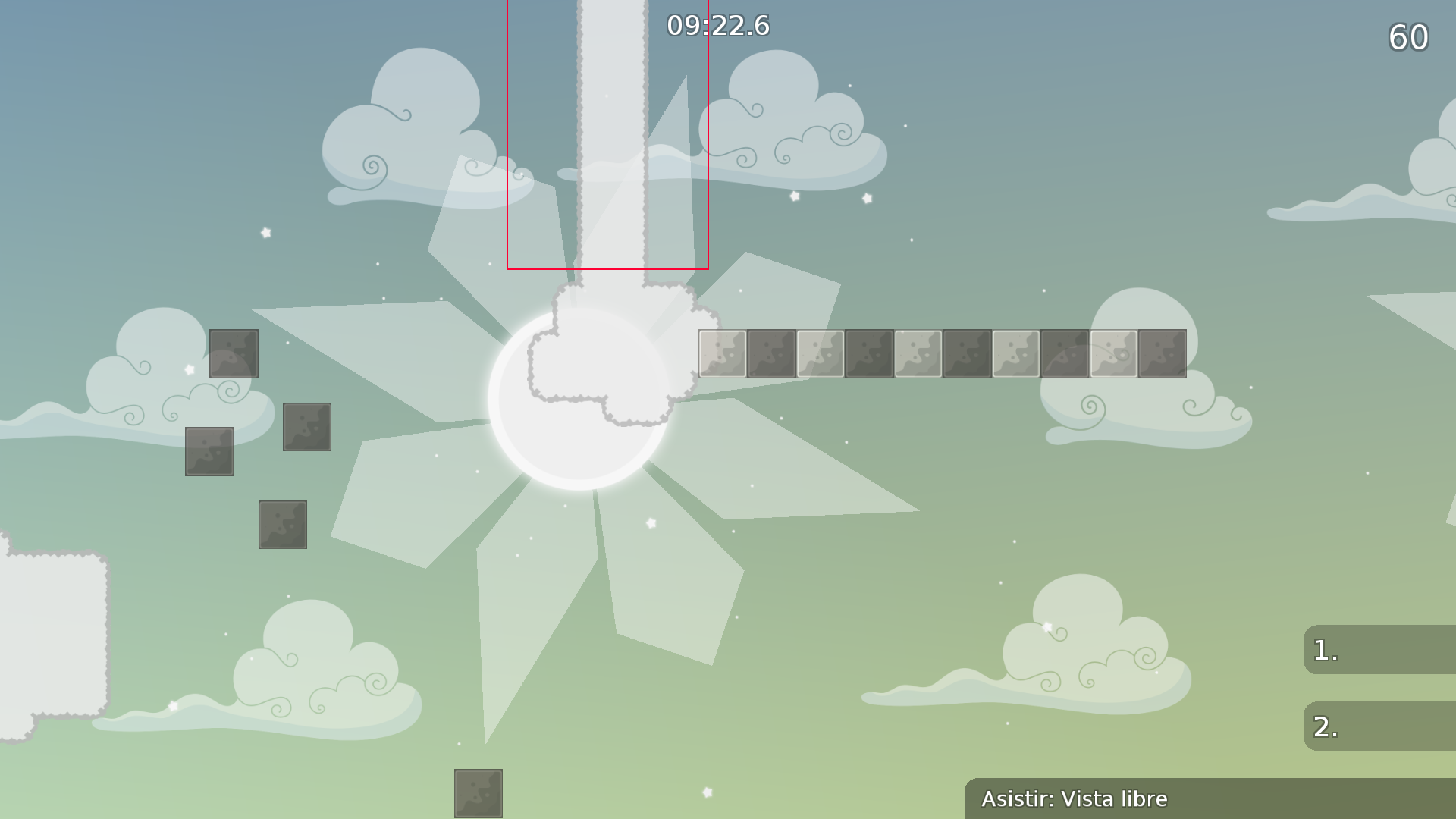Select the small dark block above the left clouds
1456x819 pixels.
[234, 355]
